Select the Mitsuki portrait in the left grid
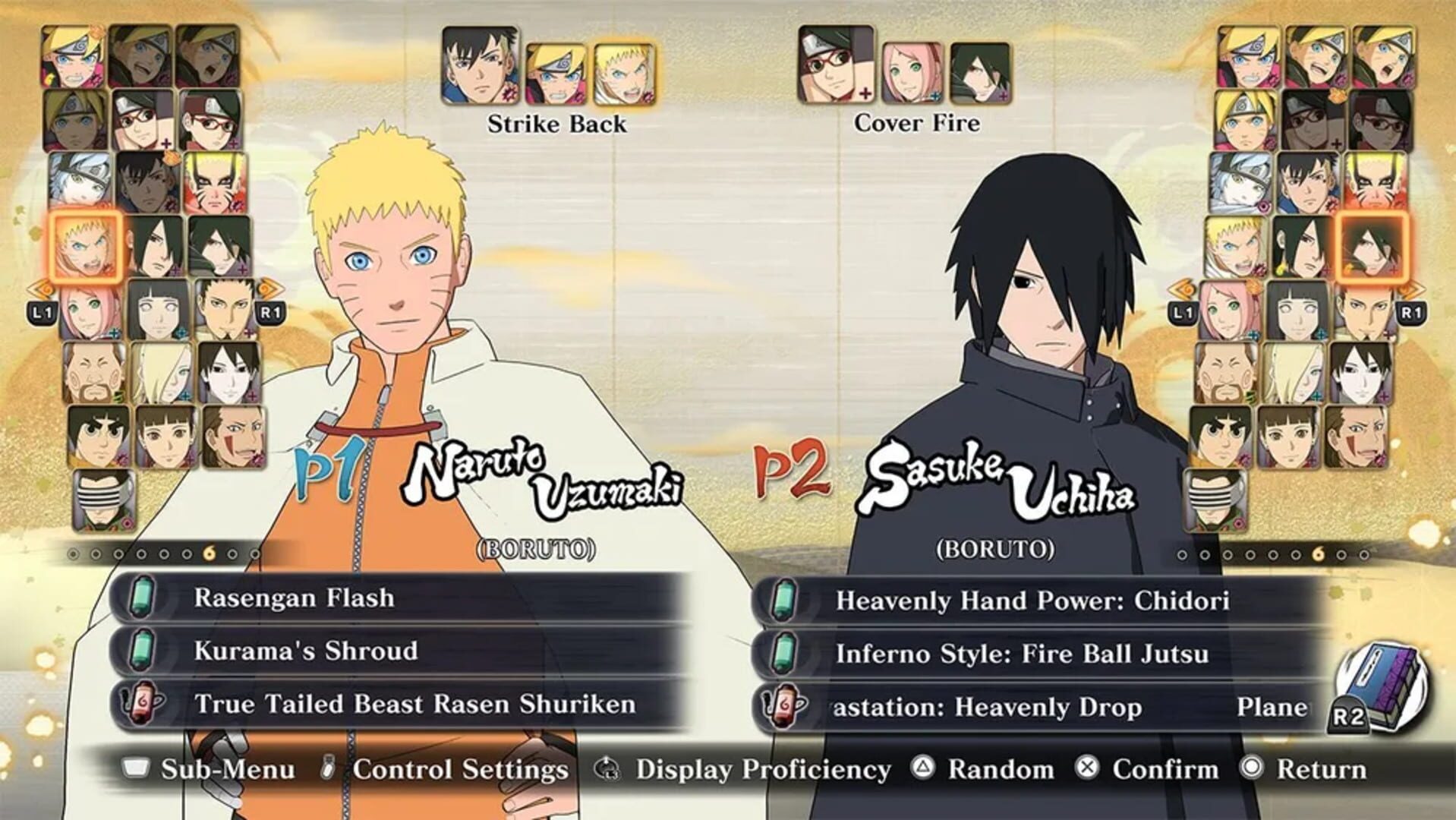The width and height of the screenshot is (1456, 820). coord(78,182)
